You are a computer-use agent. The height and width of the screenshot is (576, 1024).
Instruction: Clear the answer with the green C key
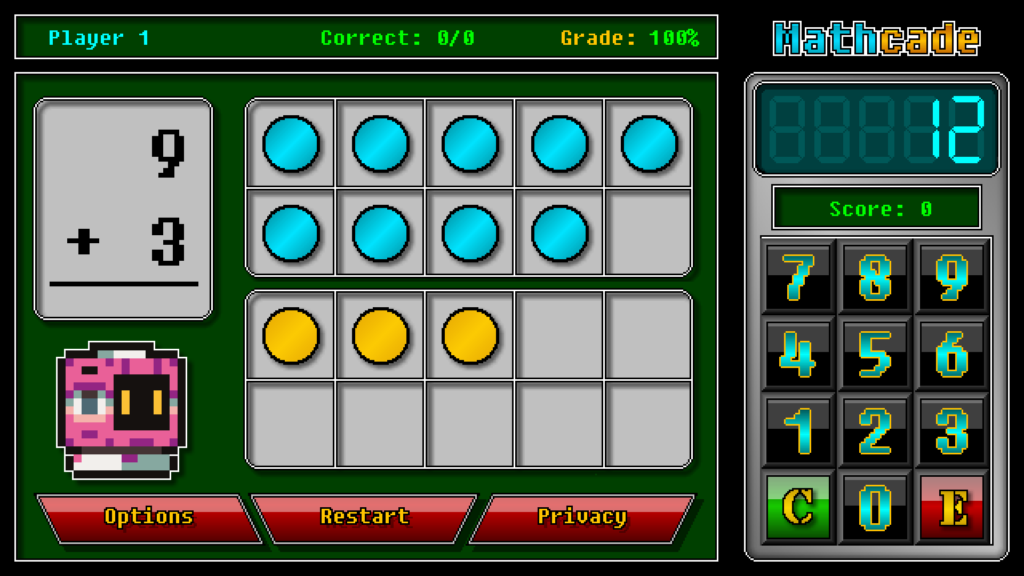tap(798, 508)
